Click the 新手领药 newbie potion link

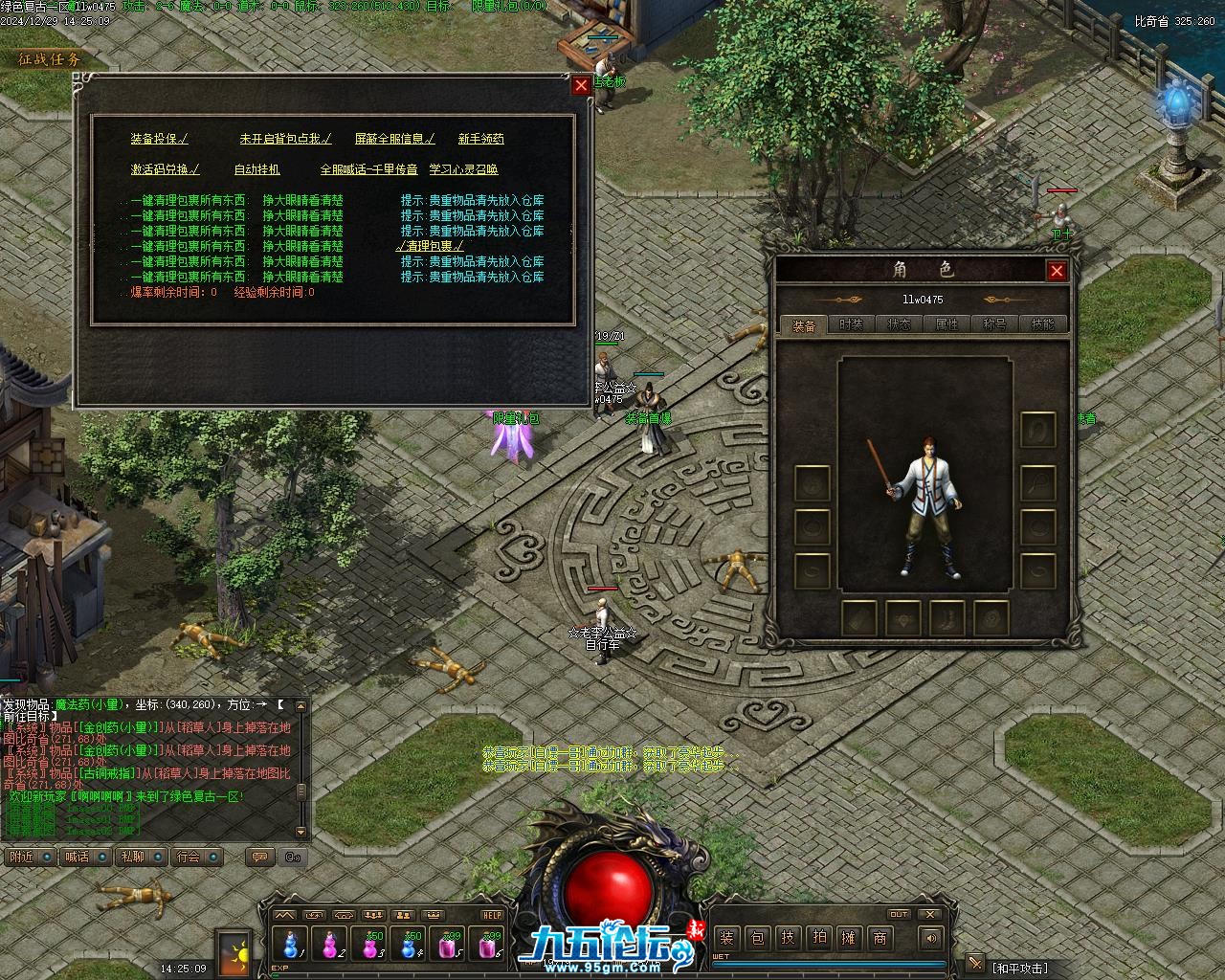480,139
